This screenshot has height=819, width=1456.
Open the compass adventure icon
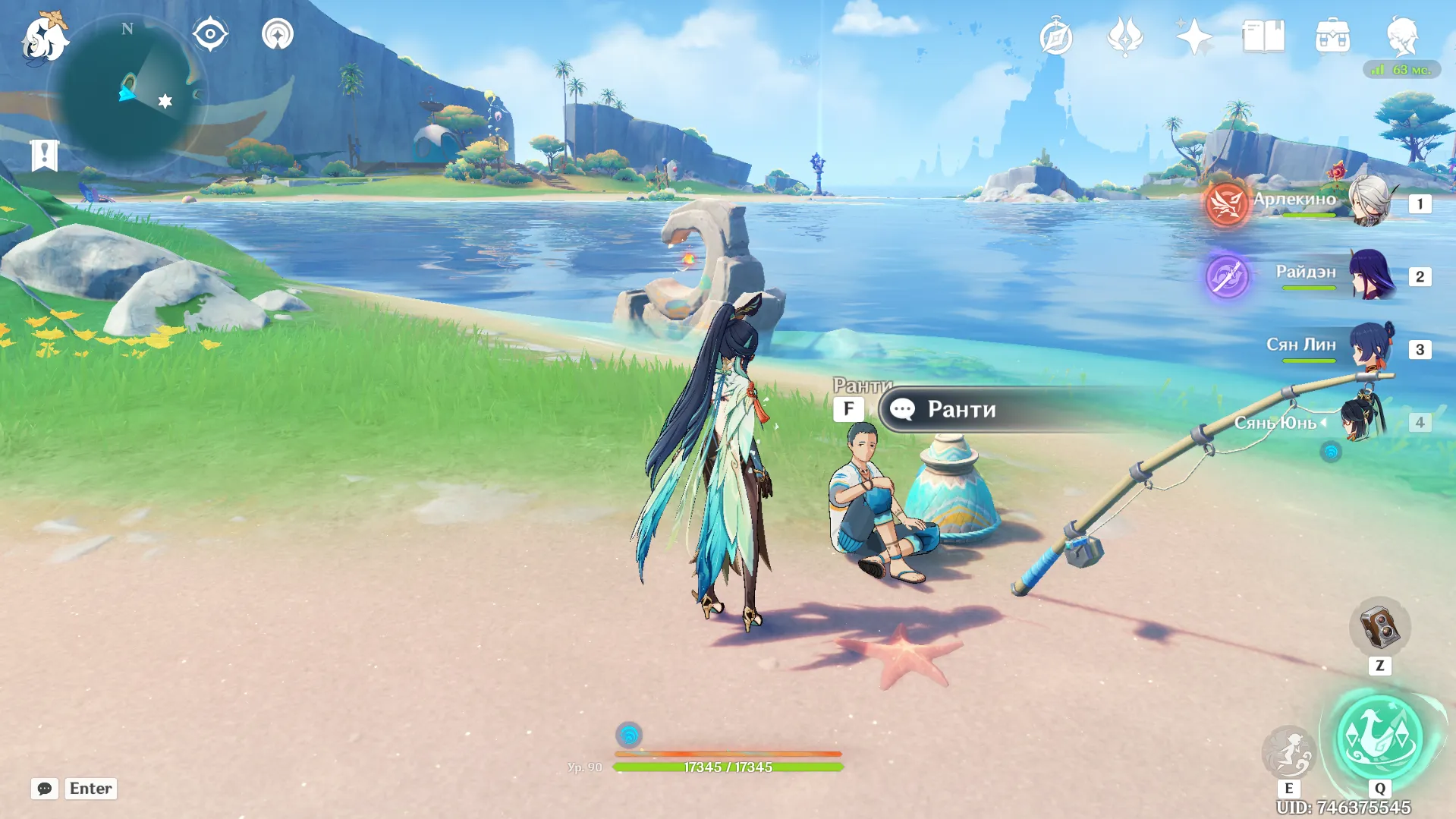pos(1055,36)
